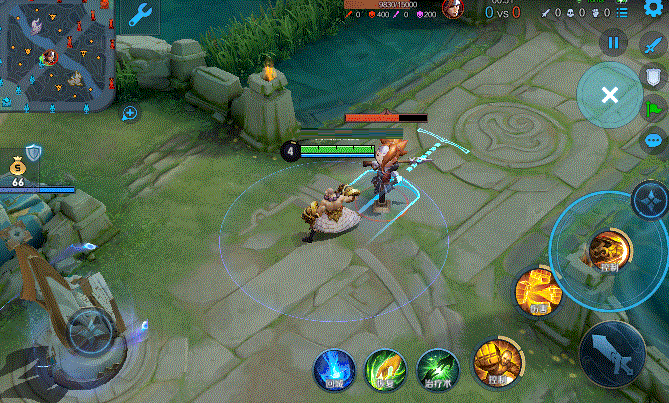Send the green flag gather signal
669x403 pixels.
pyautogui.click(x=653, y=109)
